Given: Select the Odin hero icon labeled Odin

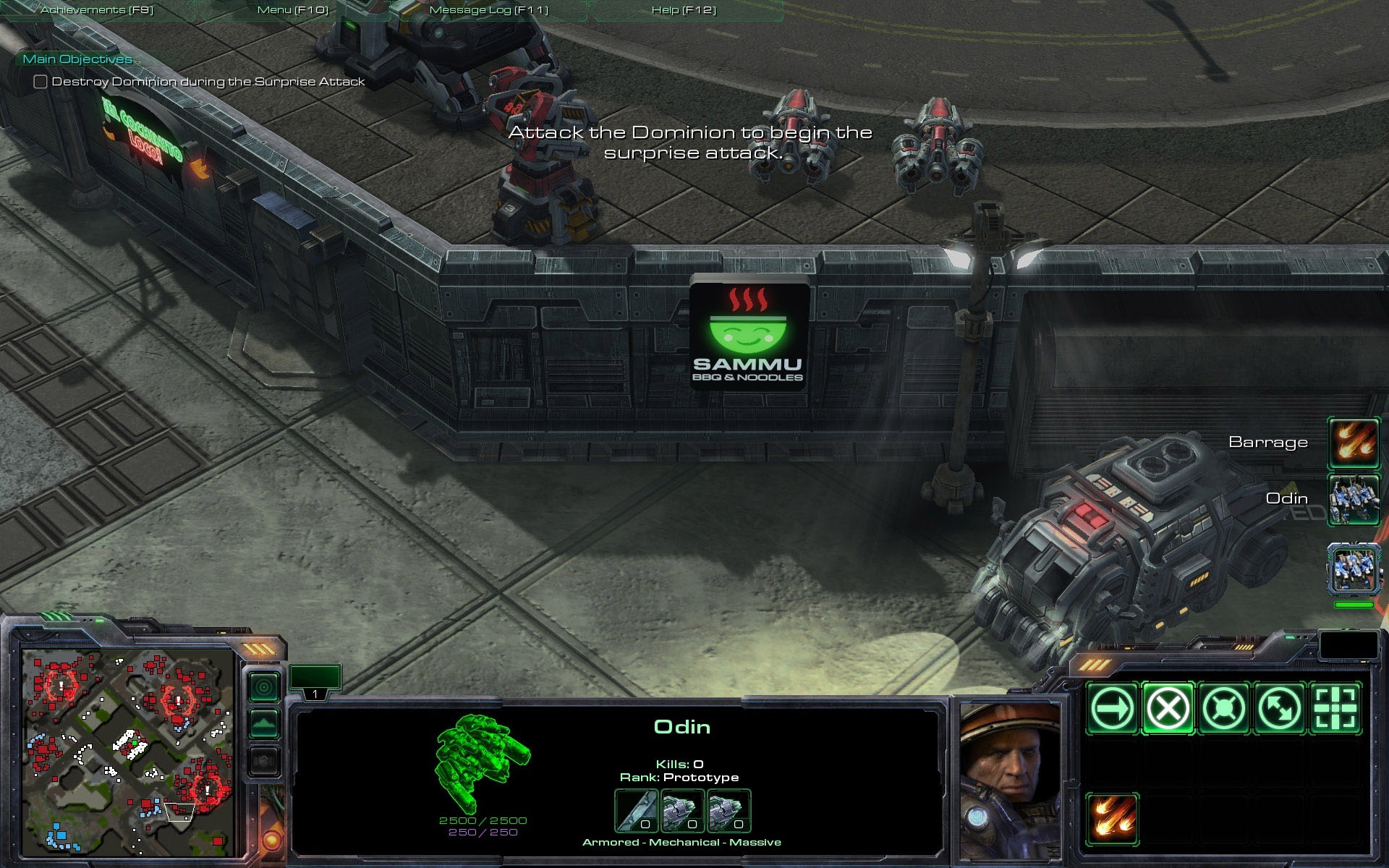Looking at the screenshot, I should [x=1354, y=499].
